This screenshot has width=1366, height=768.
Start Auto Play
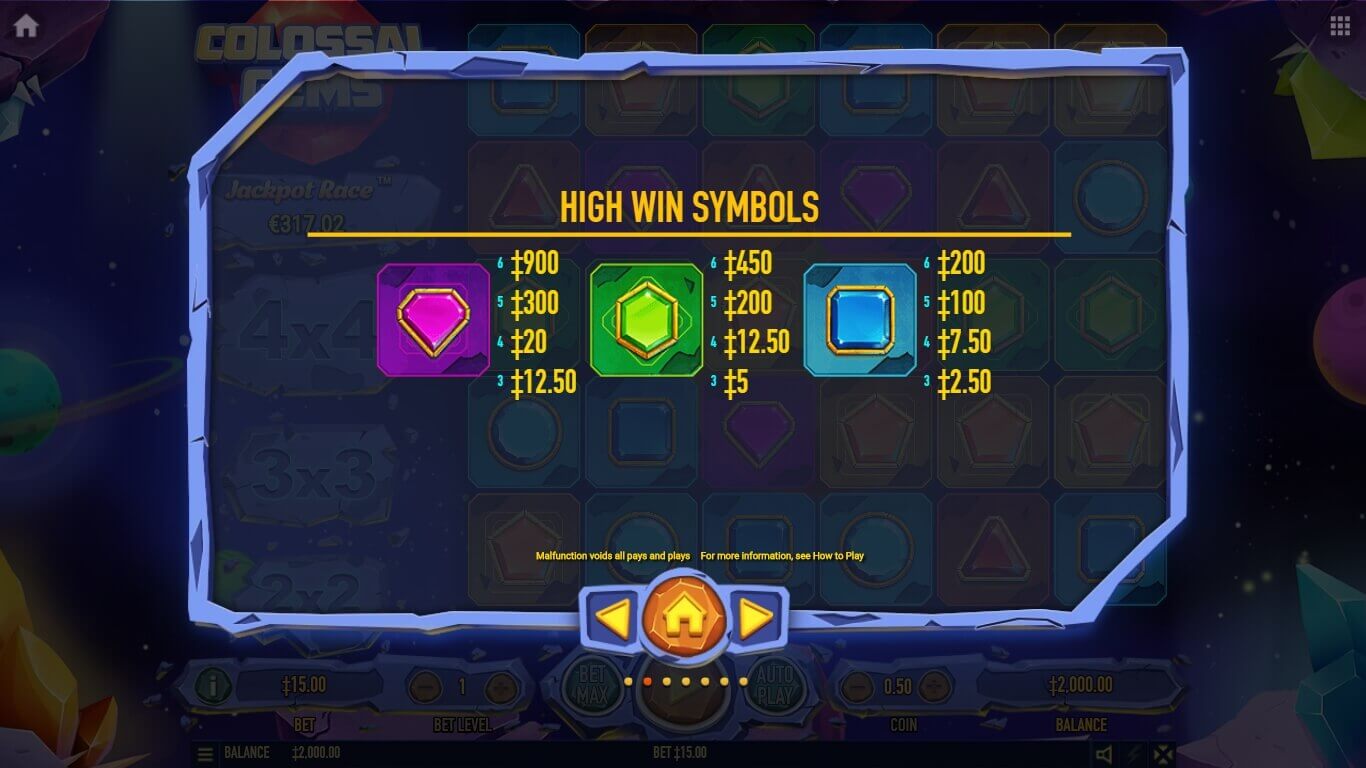point(775,686)
